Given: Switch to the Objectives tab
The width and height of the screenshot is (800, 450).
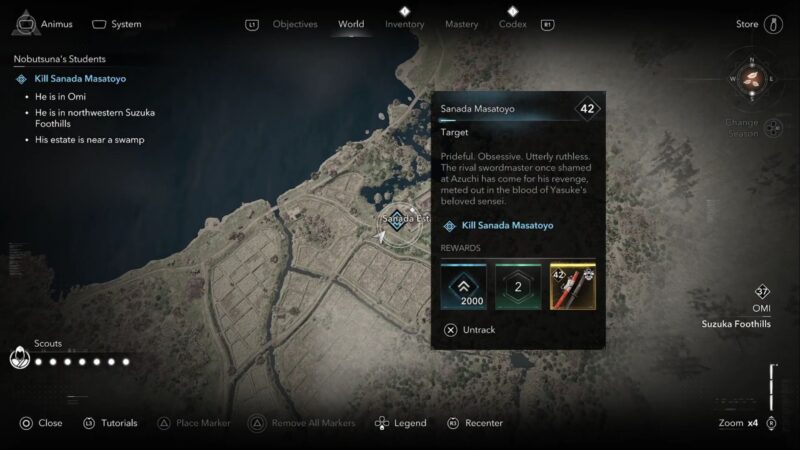Looking at the screenshot, I should pyautogui.click(x=295, y=24).
